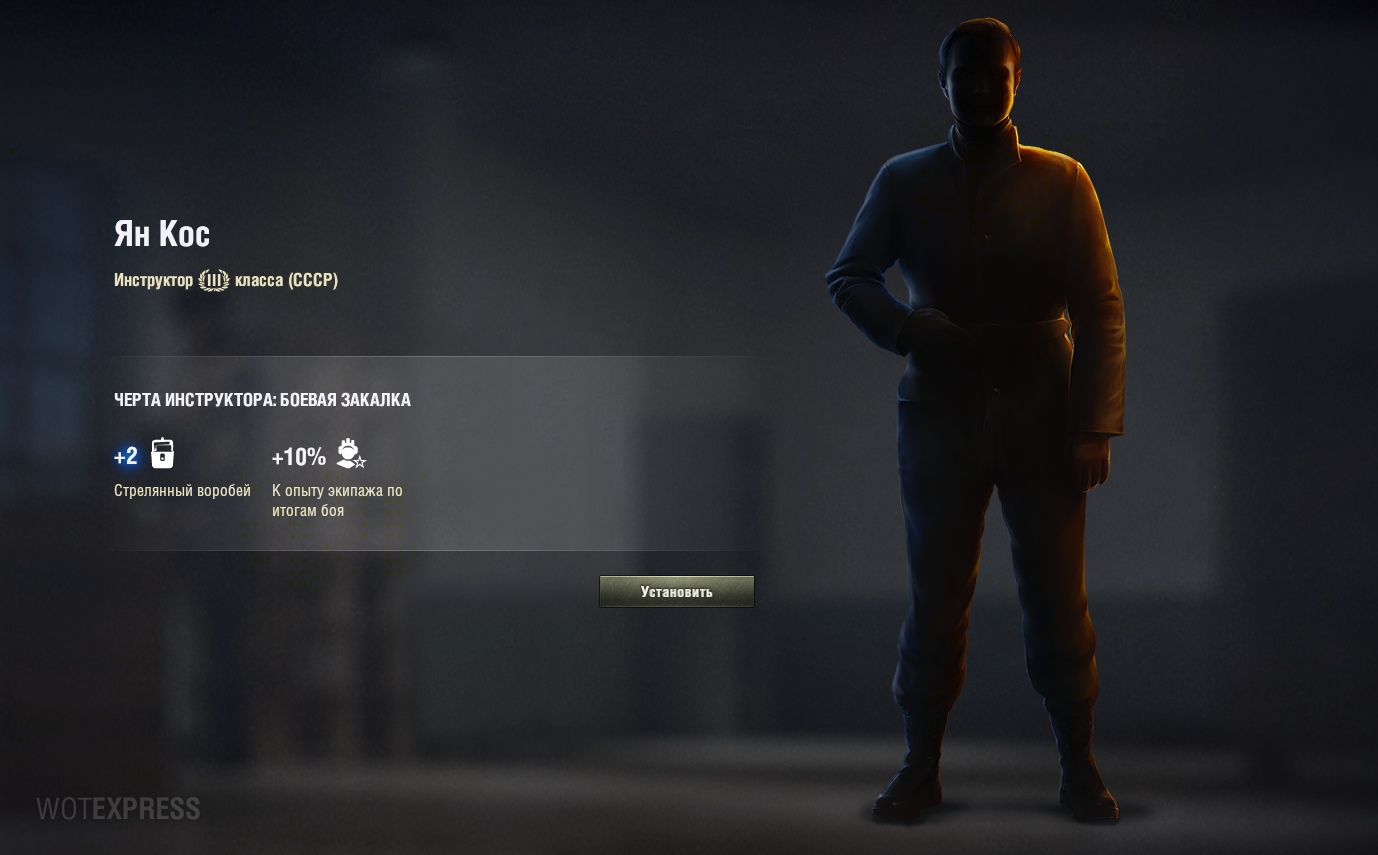Image resolution: width=1378 pixels, height=855 pixels.
Task: Click the +10% crew experience bonus icon
Action: point(351,454)
